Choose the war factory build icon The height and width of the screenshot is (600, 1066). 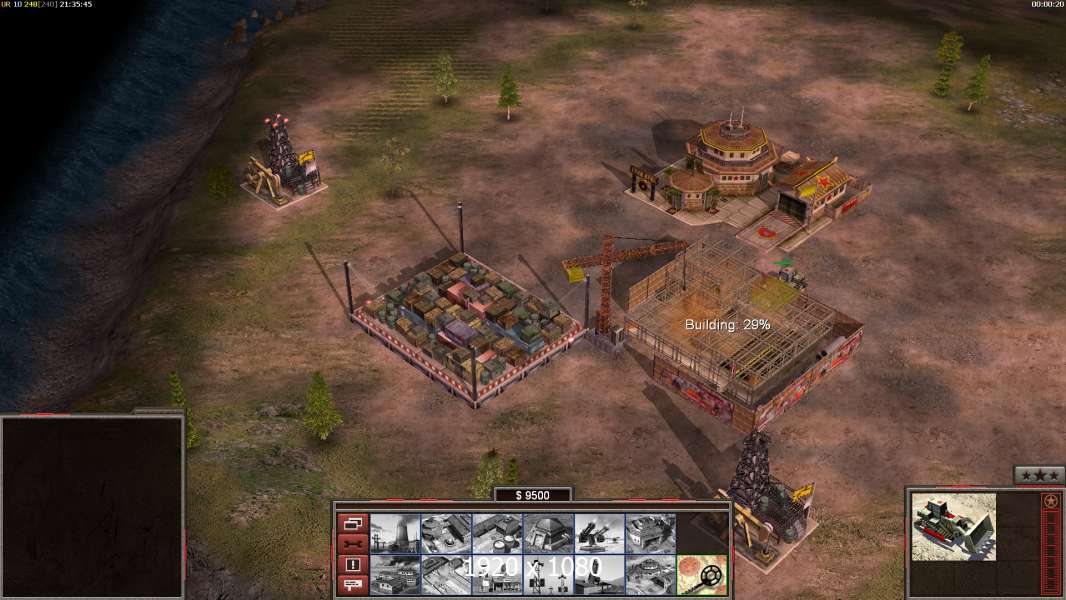pyautogui.click(x=650, y=534)
